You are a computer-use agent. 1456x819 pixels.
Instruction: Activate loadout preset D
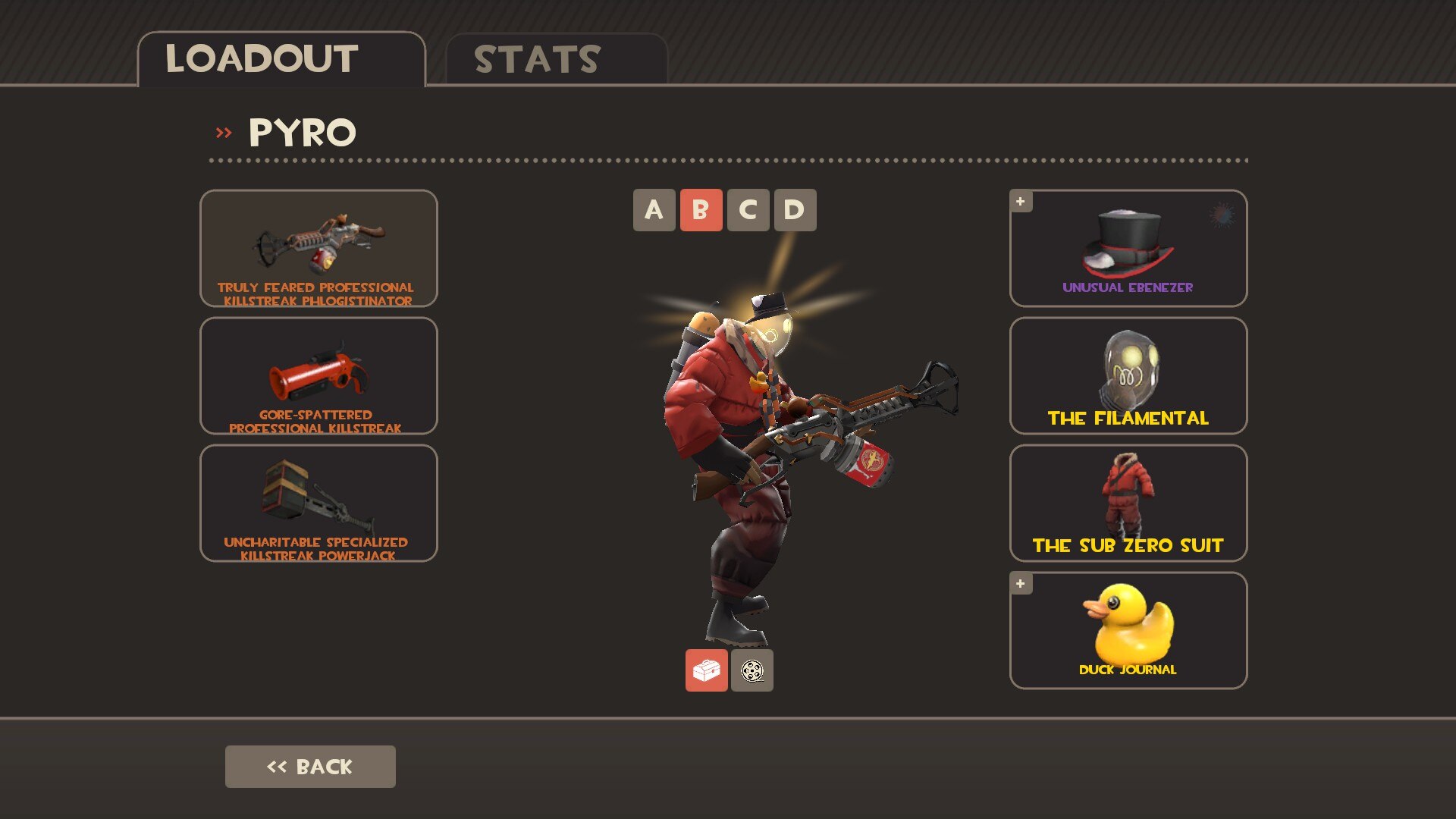795,210
